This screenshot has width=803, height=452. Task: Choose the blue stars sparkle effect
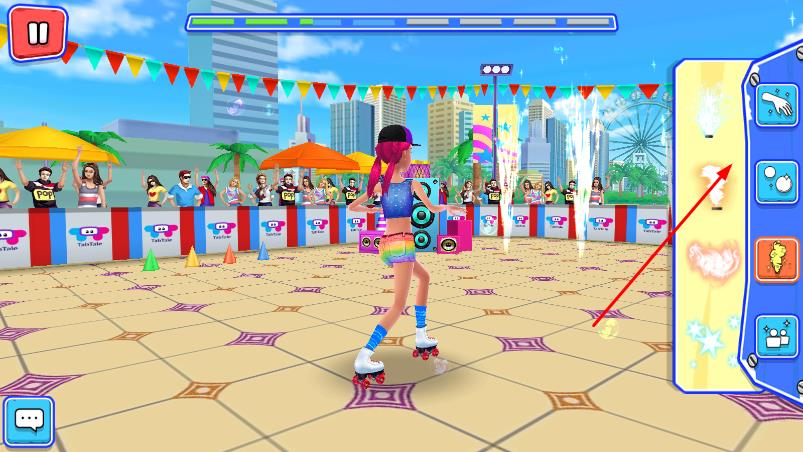click(x=710, y=336)
